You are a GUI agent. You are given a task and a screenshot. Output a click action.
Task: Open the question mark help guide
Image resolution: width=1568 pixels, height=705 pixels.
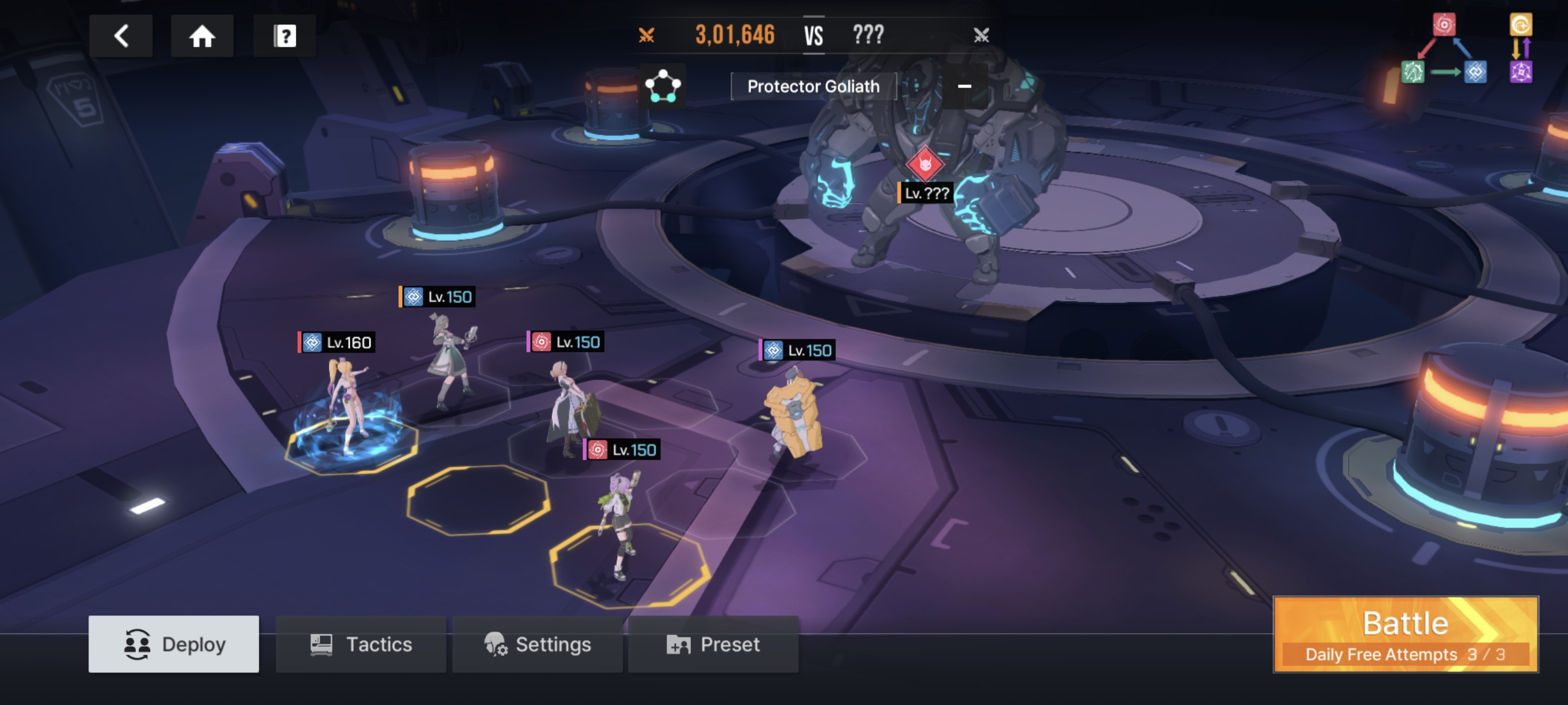pos(284,36)
